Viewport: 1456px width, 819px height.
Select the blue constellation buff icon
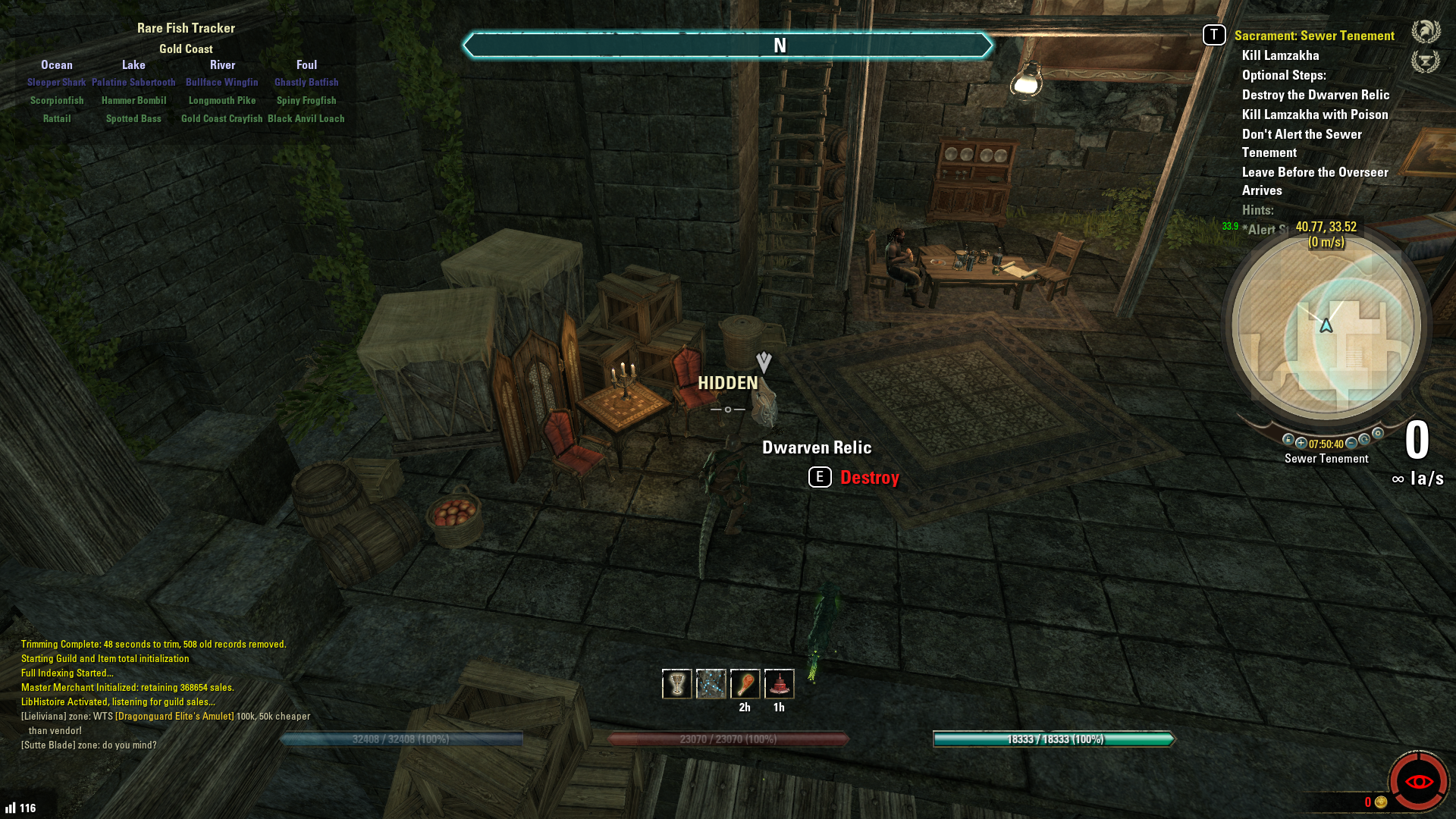[x=711, y=684]
